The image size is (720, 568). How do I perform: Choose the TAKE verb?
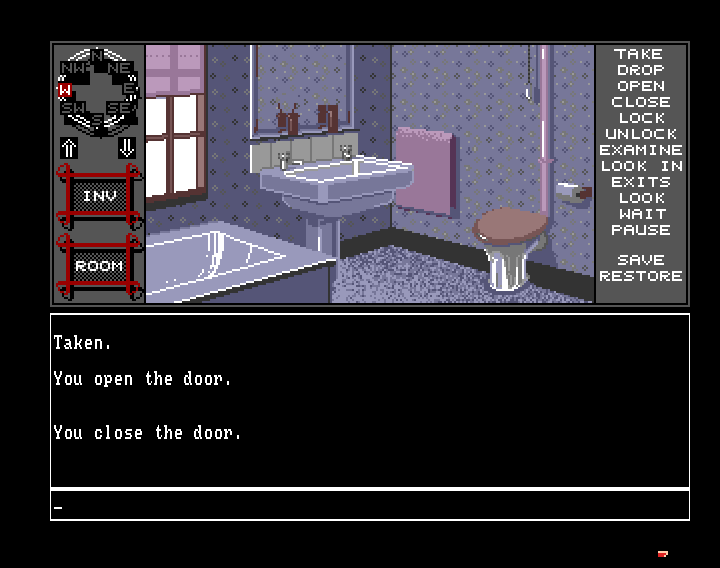tap(640, 54)
